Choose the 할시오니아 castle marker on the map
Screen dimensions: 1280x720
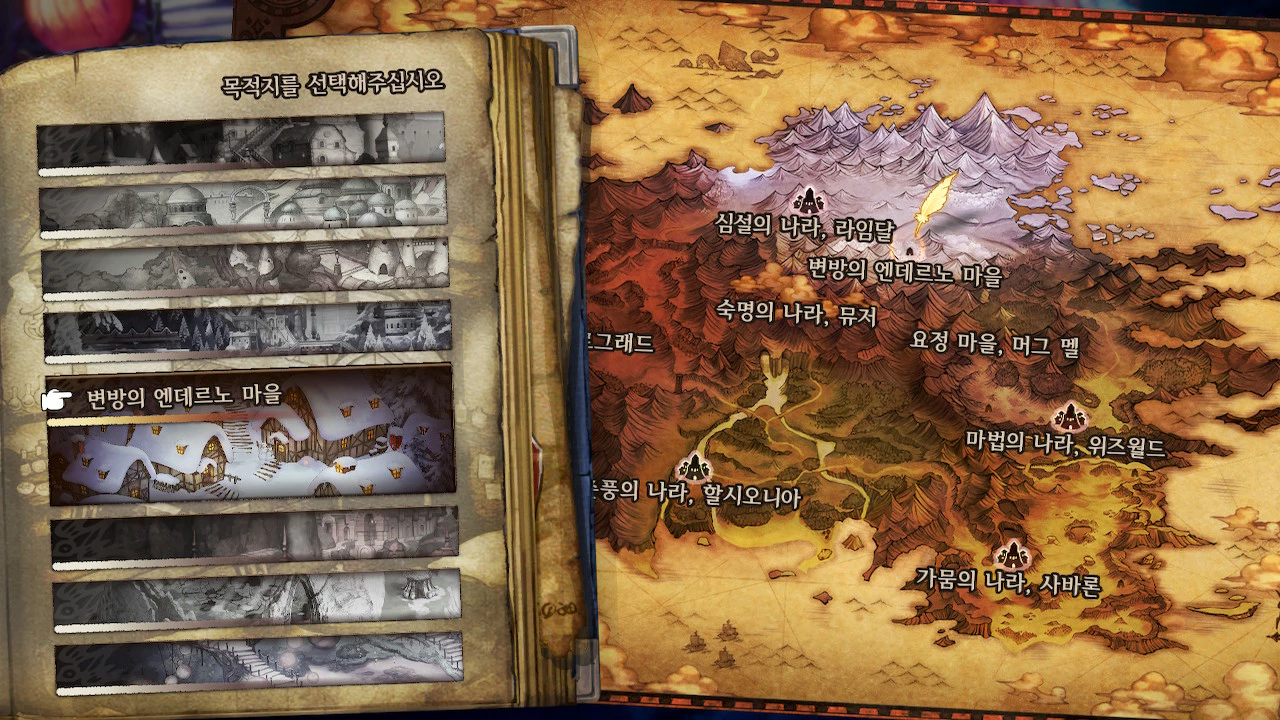[693, 467]
